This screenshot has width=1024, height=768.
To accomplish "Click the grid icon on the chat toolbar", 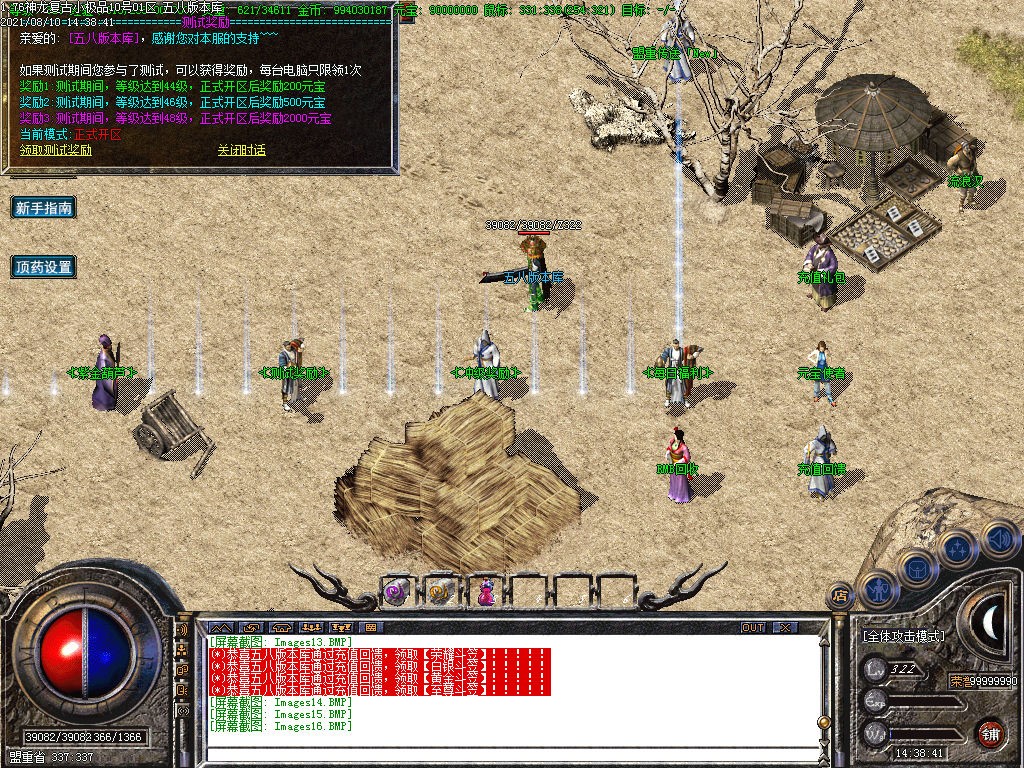I will coord(371,627).
